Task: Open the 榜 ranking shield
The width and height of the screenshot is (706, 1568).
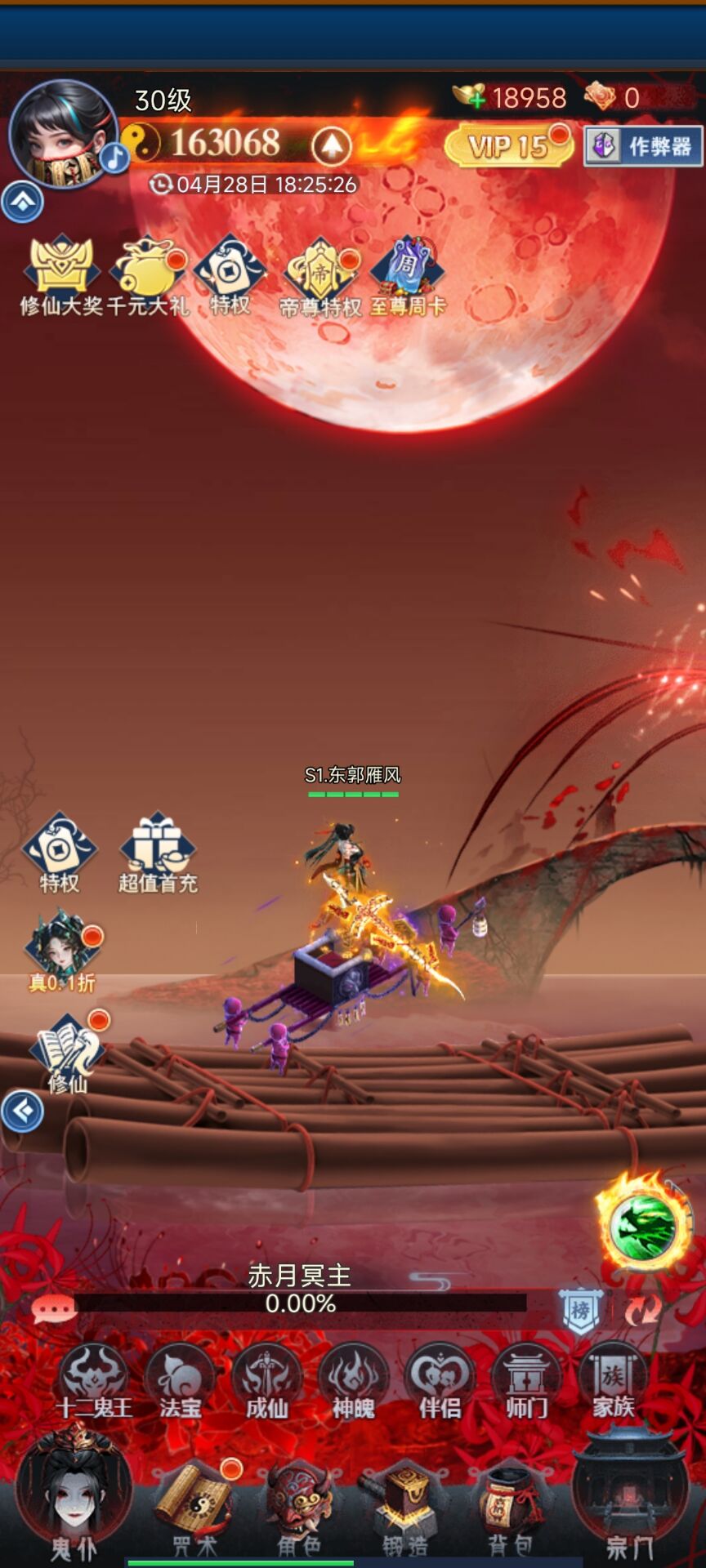Action: [580, 1310]
